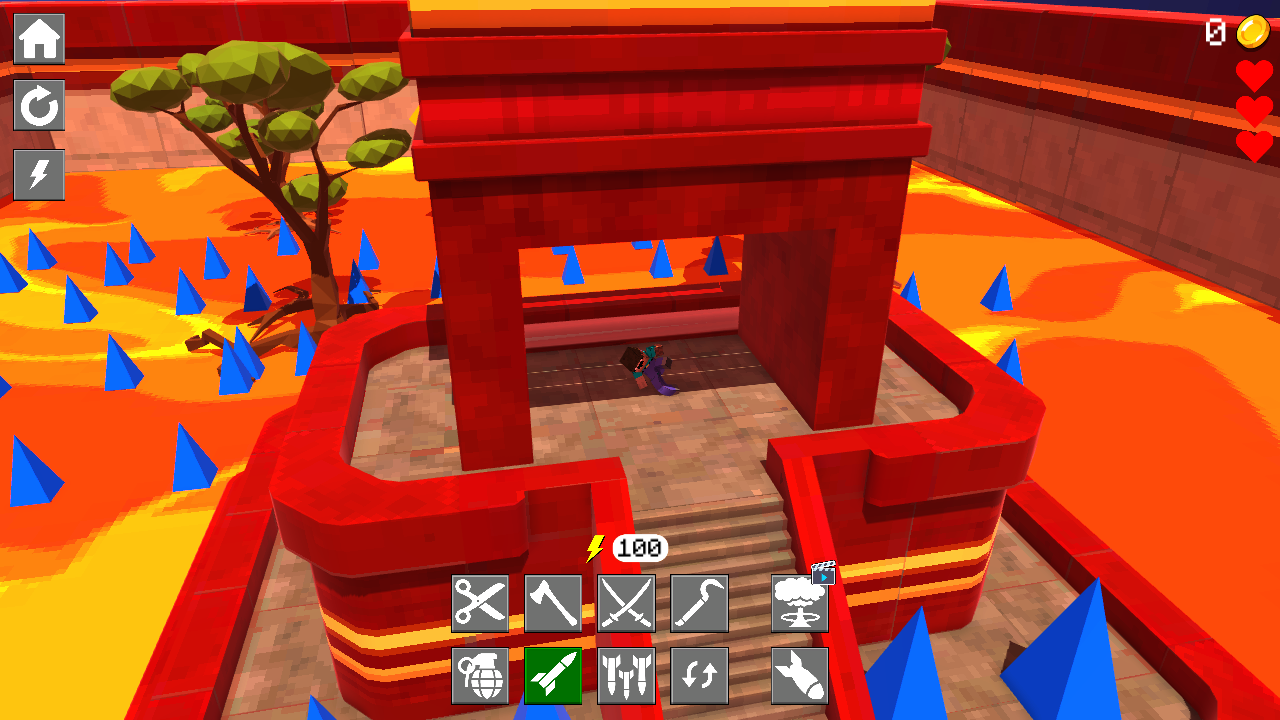Pick the crowbar tool

[700, 602]
